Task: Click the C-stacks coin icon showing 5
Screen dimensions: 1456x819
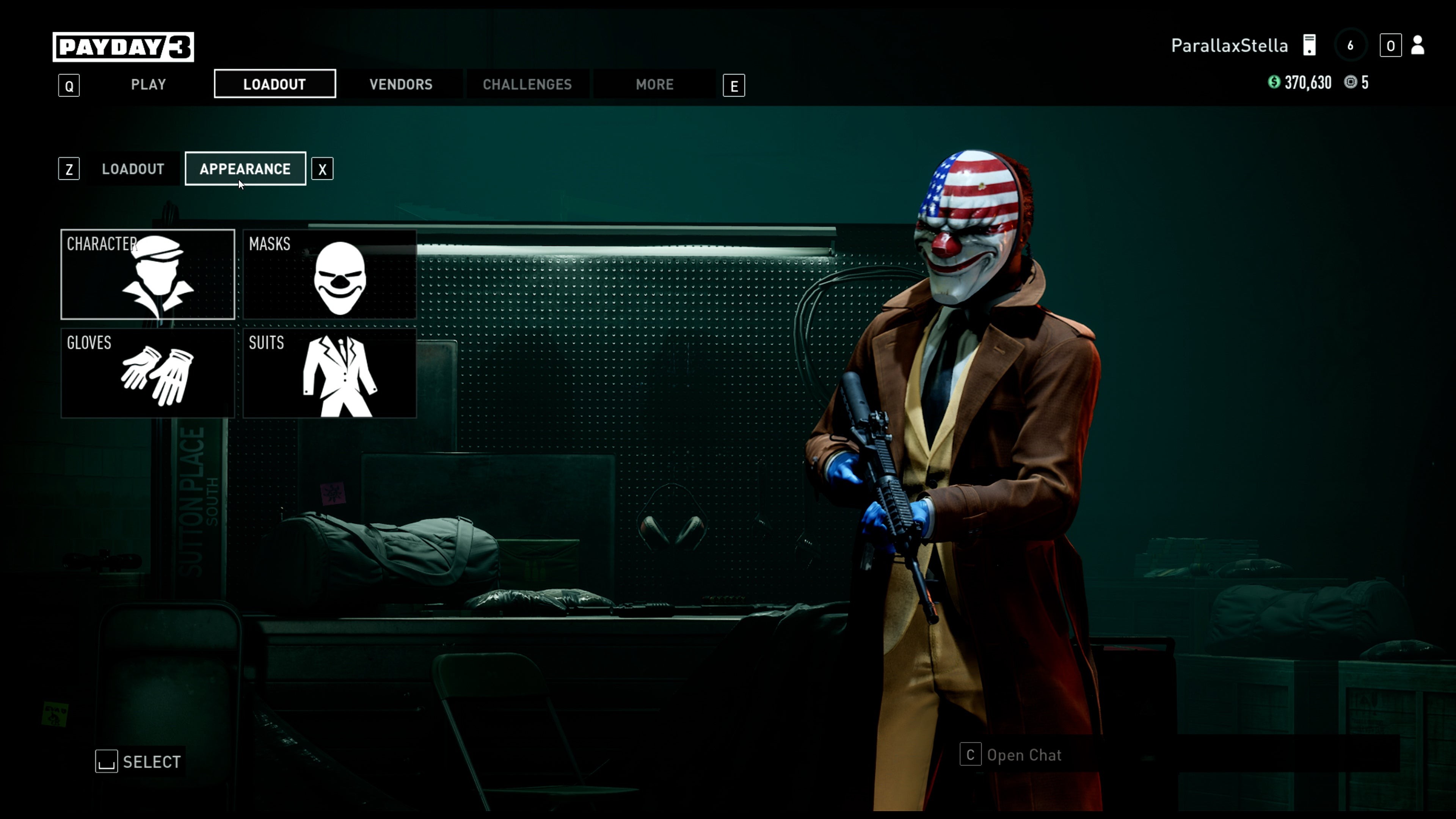Action: coord(1351,83)
